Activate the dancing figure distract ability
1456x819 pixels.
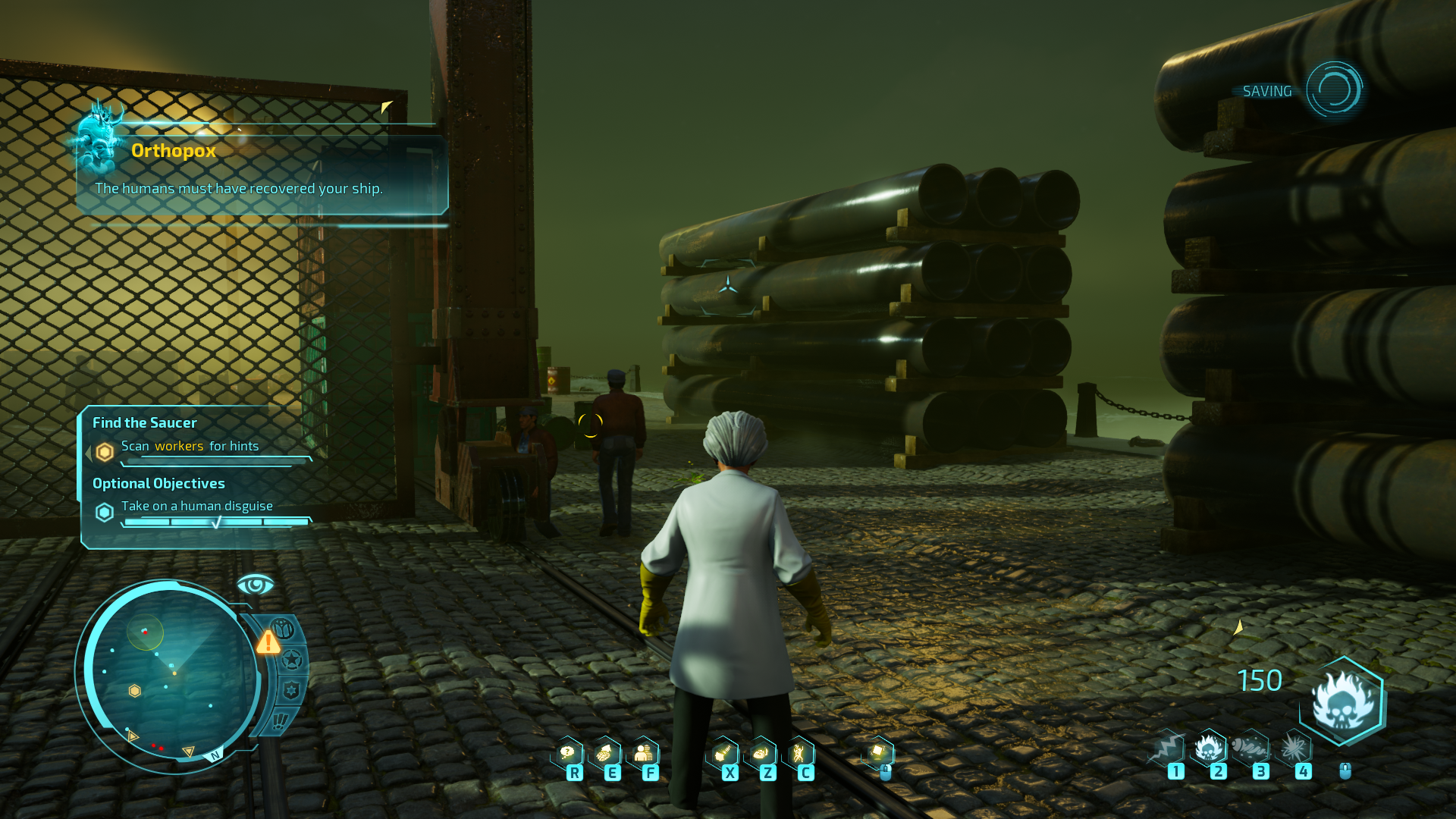[799, 753]
